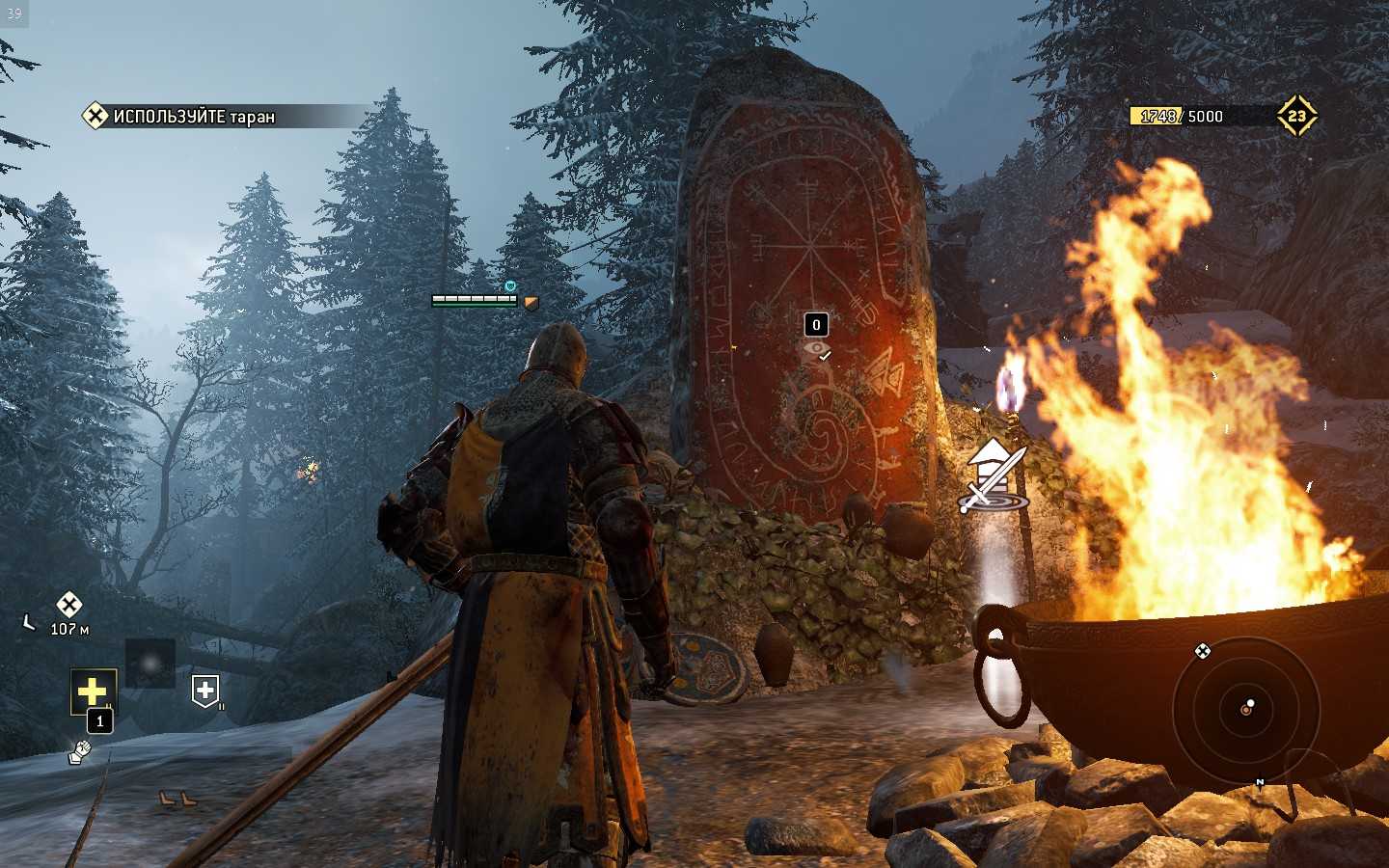The width and height of the screenshot is (1389, 868).
Task: Select the objective marker on the minimap edge
Action: tap(1202, 651)
